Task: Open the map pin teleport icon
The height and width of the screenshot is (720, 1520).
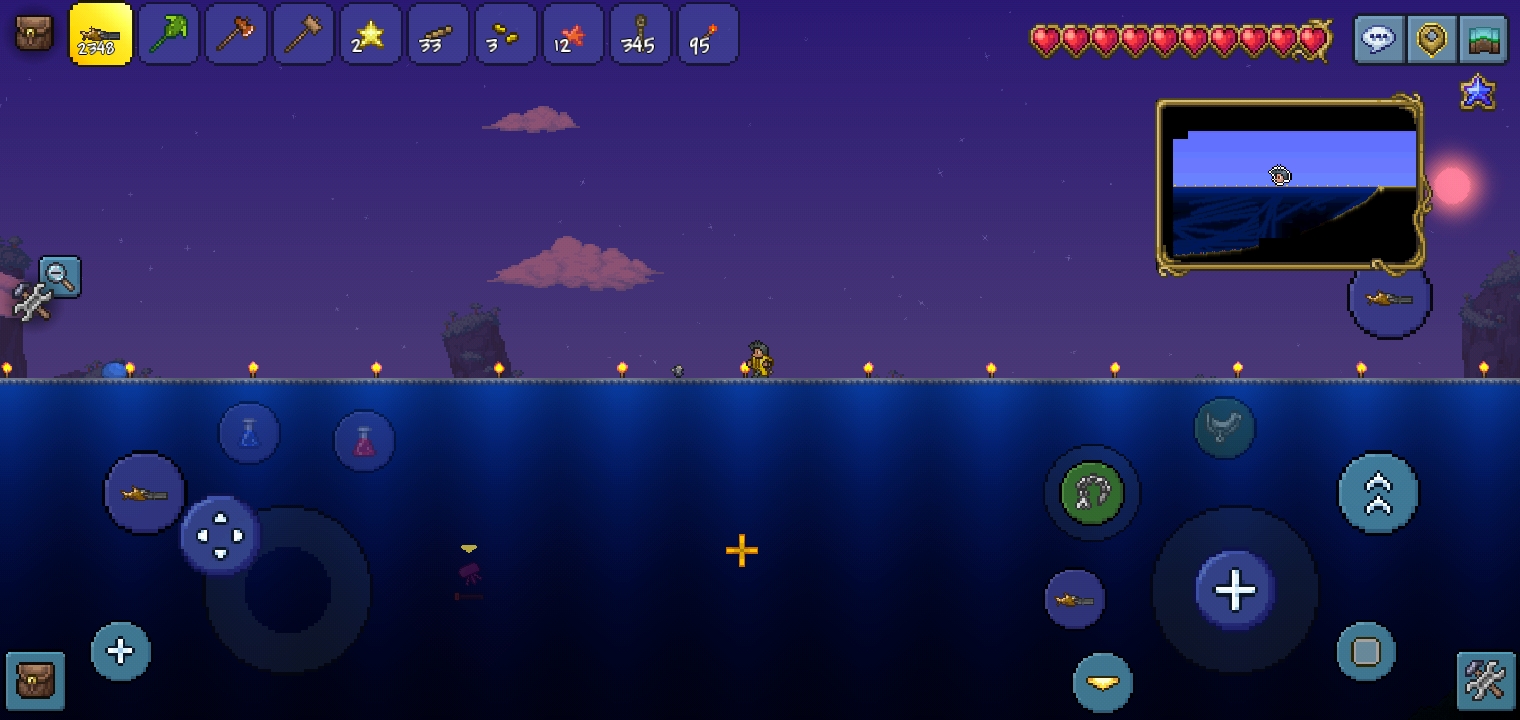Action: (1432, 40)
